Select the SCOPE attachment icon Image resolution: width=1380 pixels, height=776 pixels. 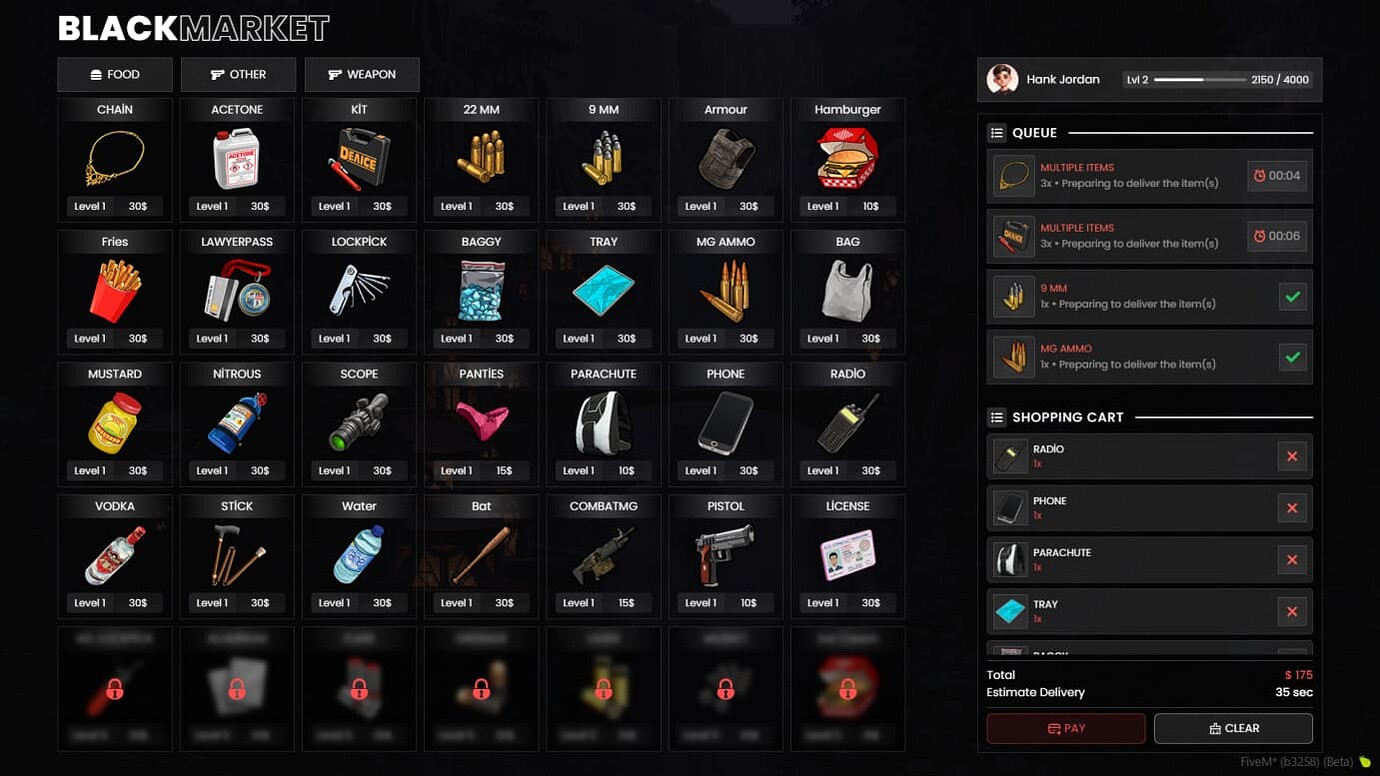coord(358,421)
